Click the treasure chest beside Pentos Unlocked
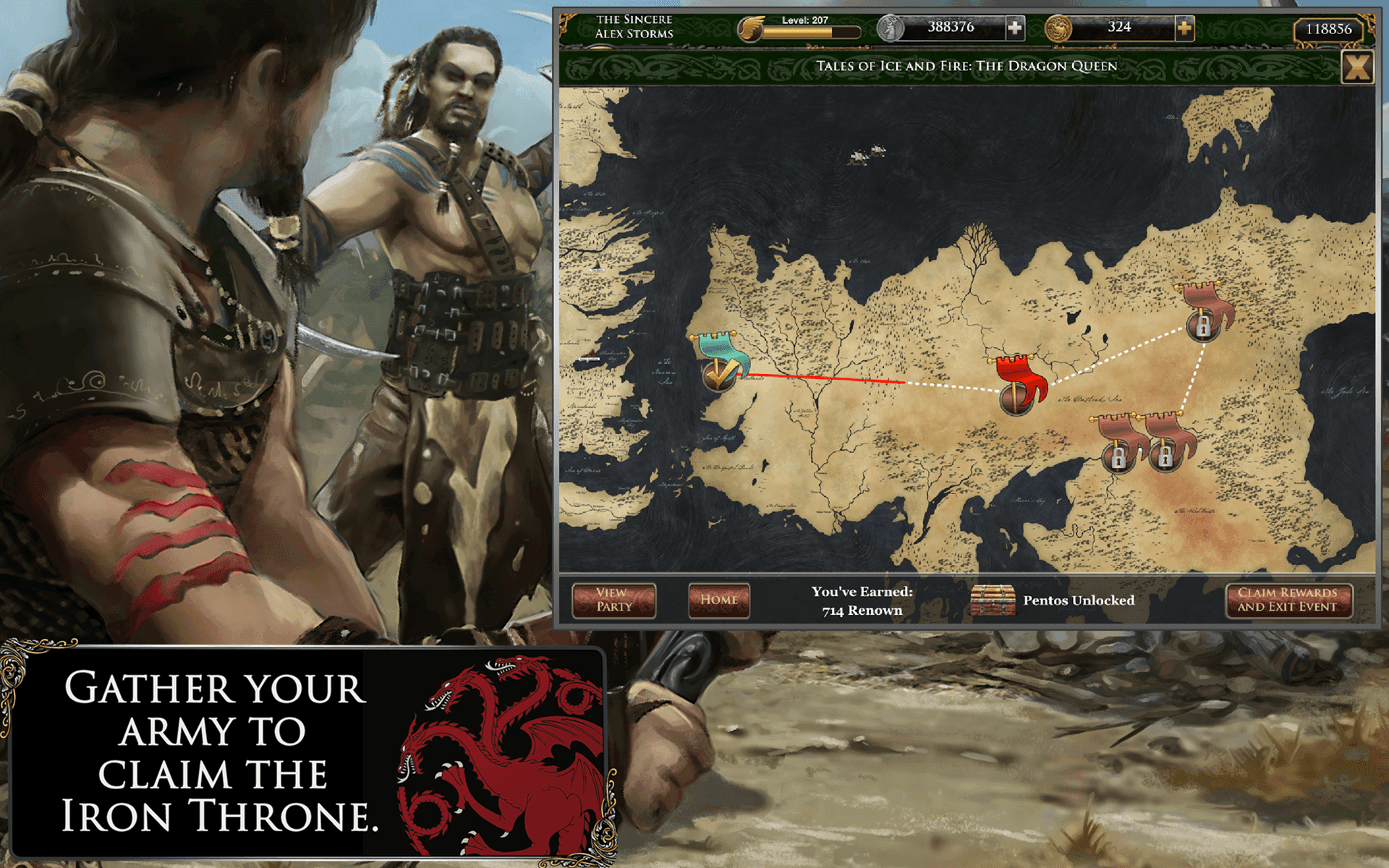 994,600
